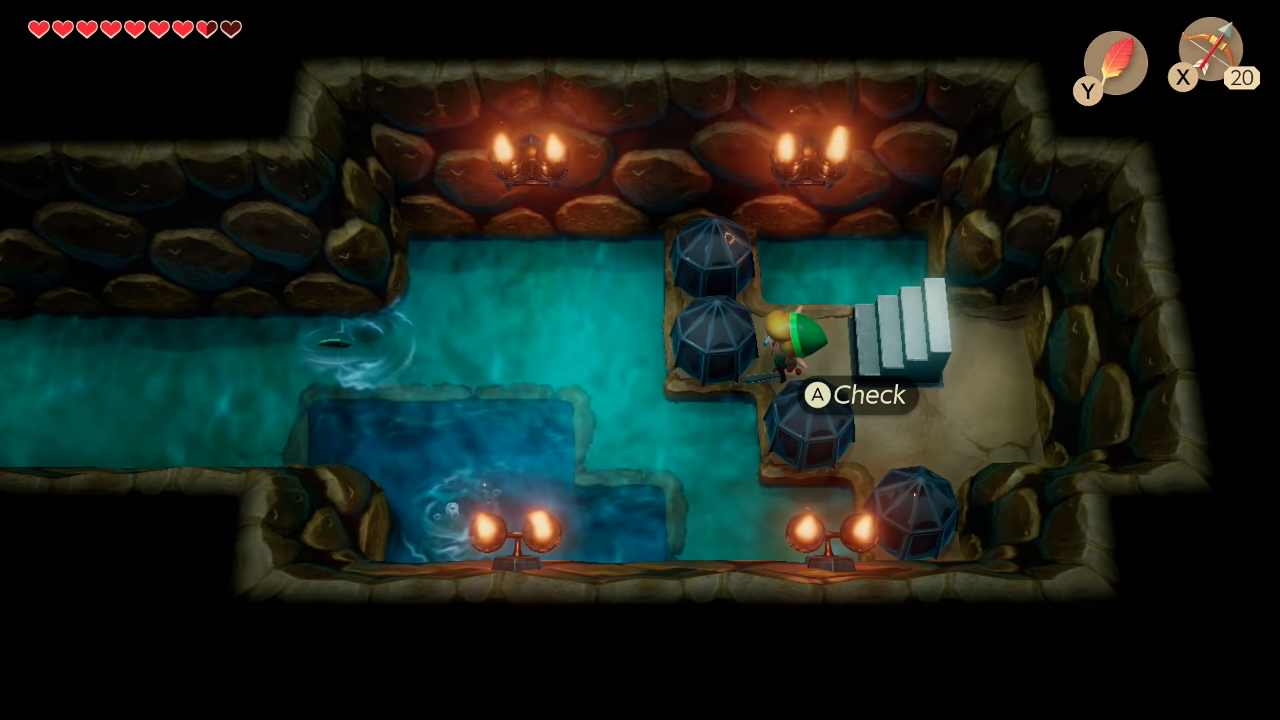
Task: Click the first full heart in the health meter
Action: click(x=39, y=29)
